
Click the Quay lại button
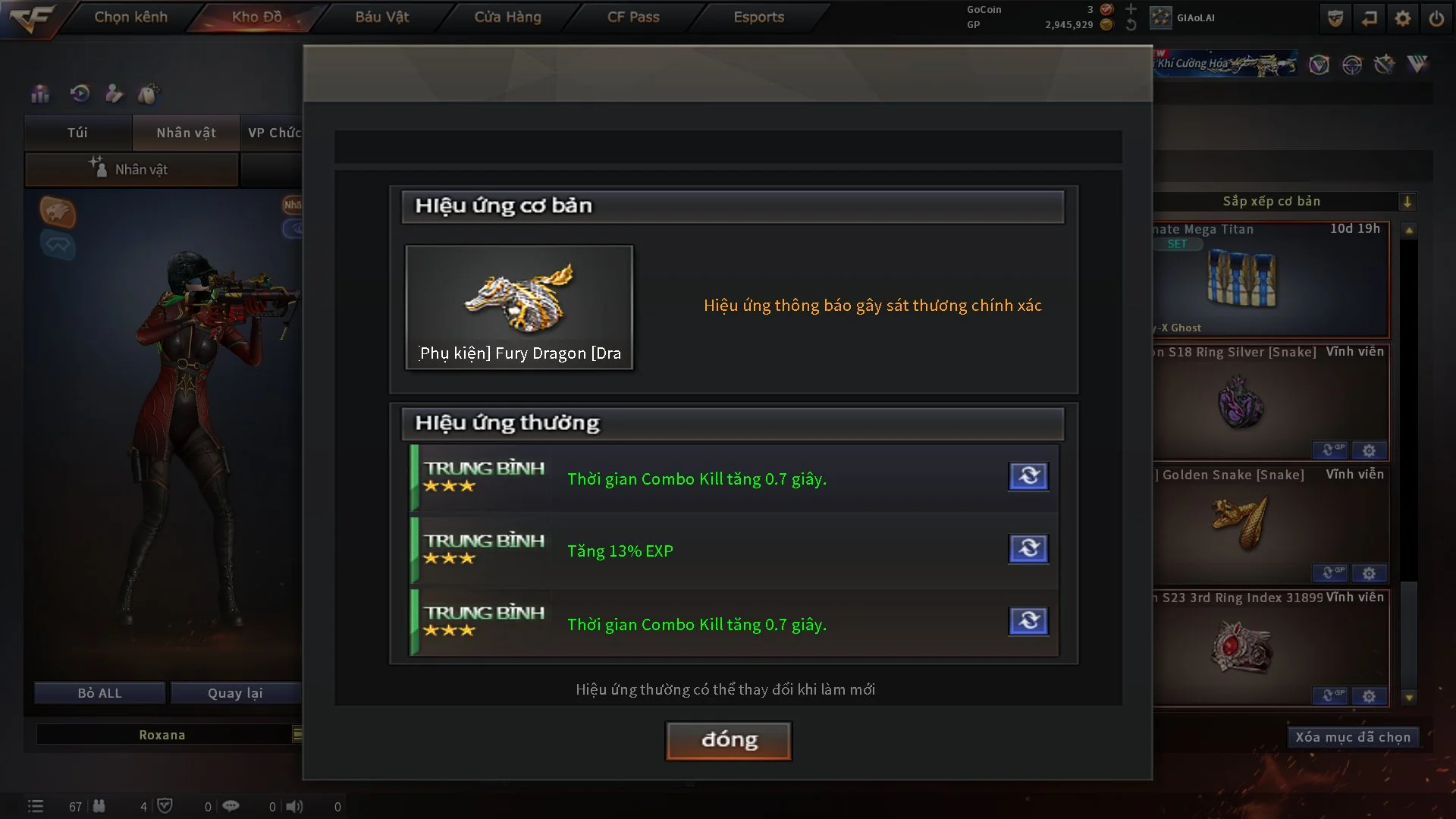pos(235,693)
